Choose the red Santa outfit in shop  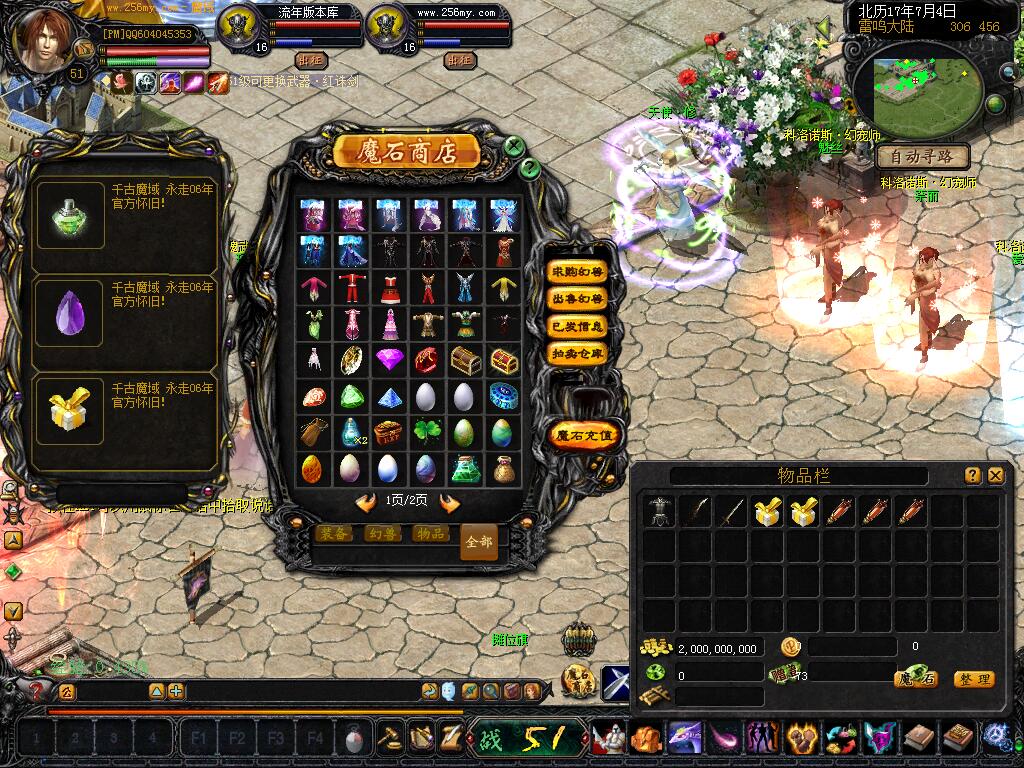(350, 287)
